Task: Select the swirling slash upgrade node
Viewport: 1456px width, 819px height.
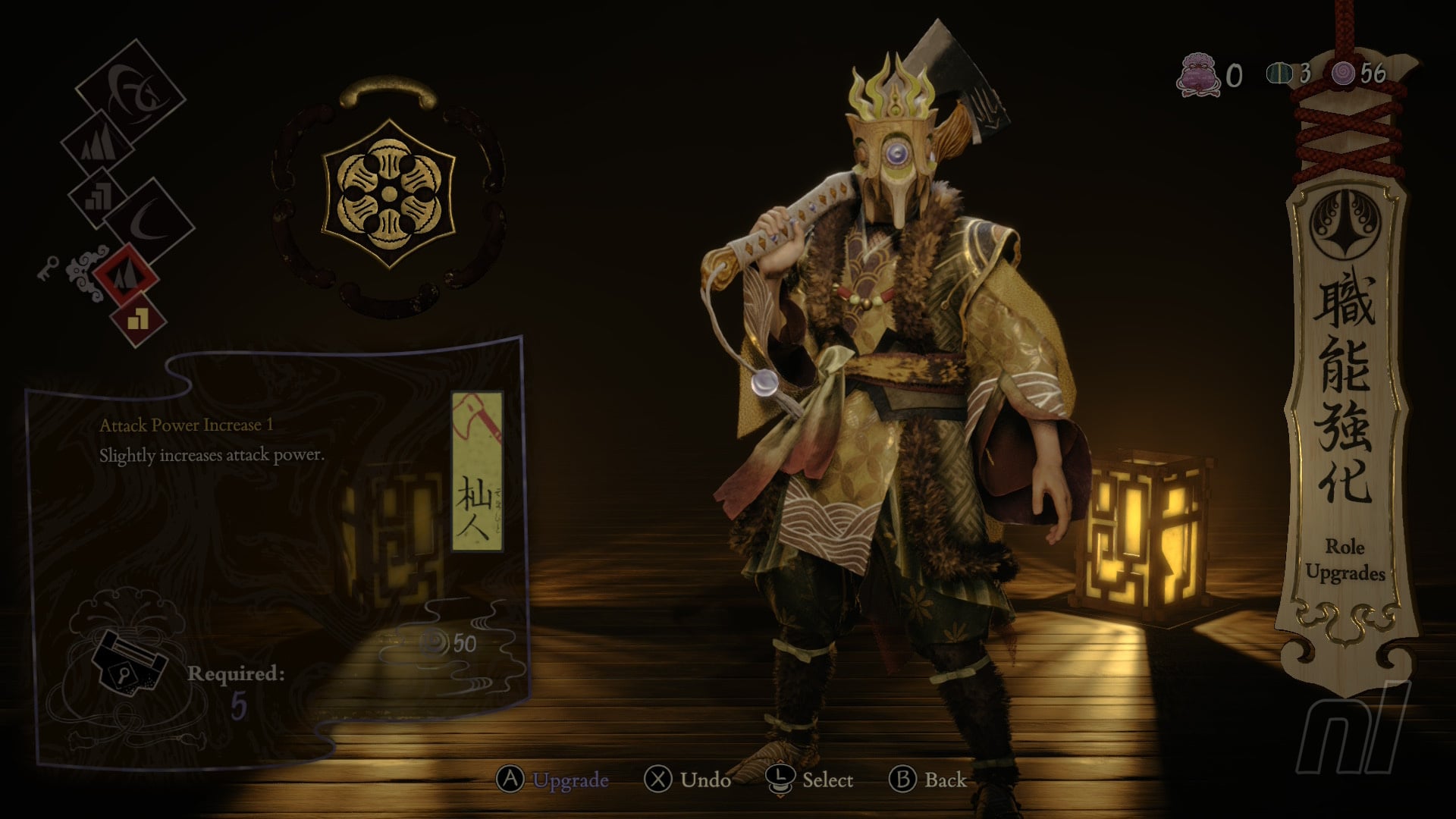Action: pos(131,91)
